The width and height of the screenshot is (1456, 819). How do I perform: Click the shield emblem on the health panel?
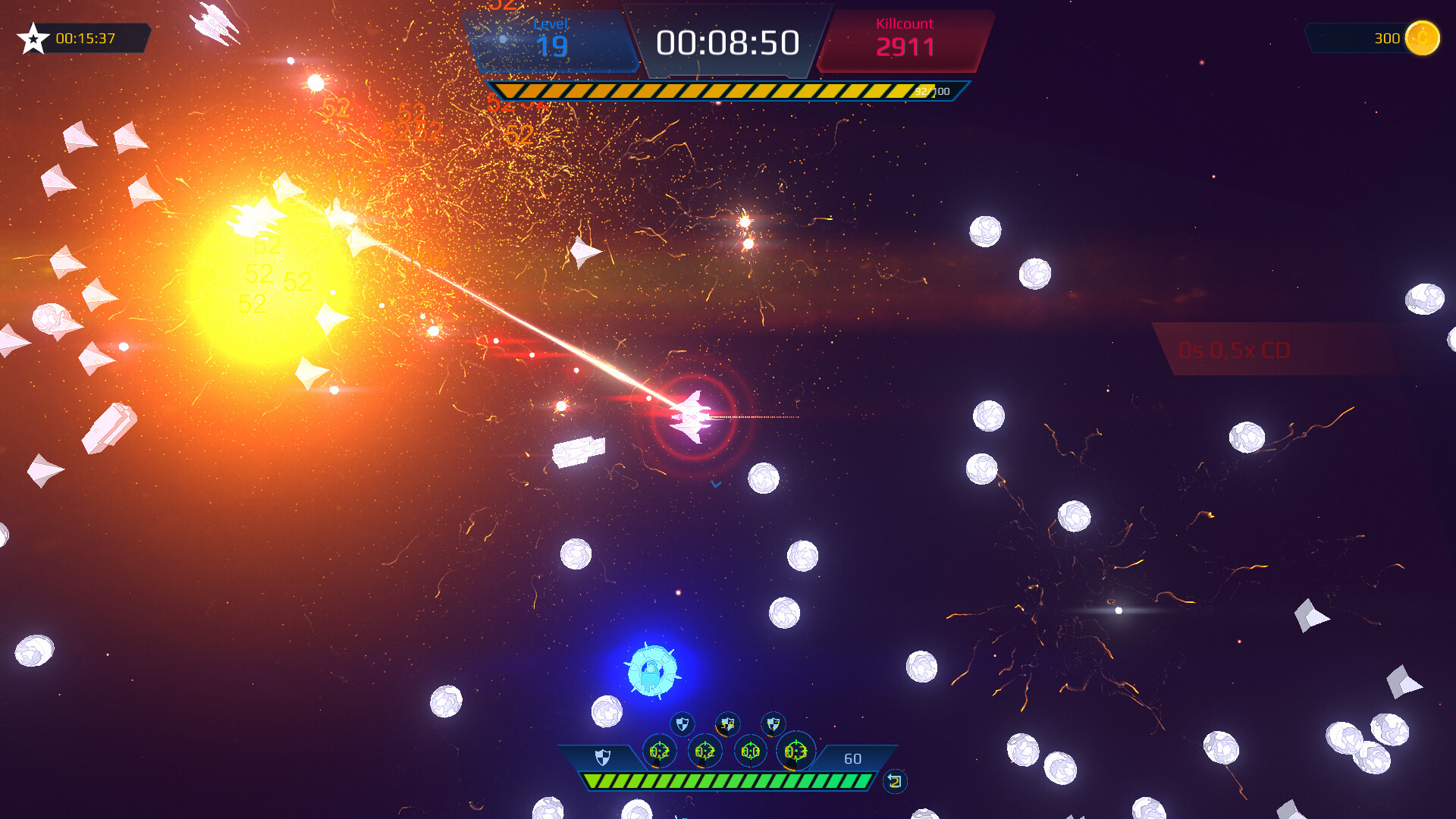603,758
